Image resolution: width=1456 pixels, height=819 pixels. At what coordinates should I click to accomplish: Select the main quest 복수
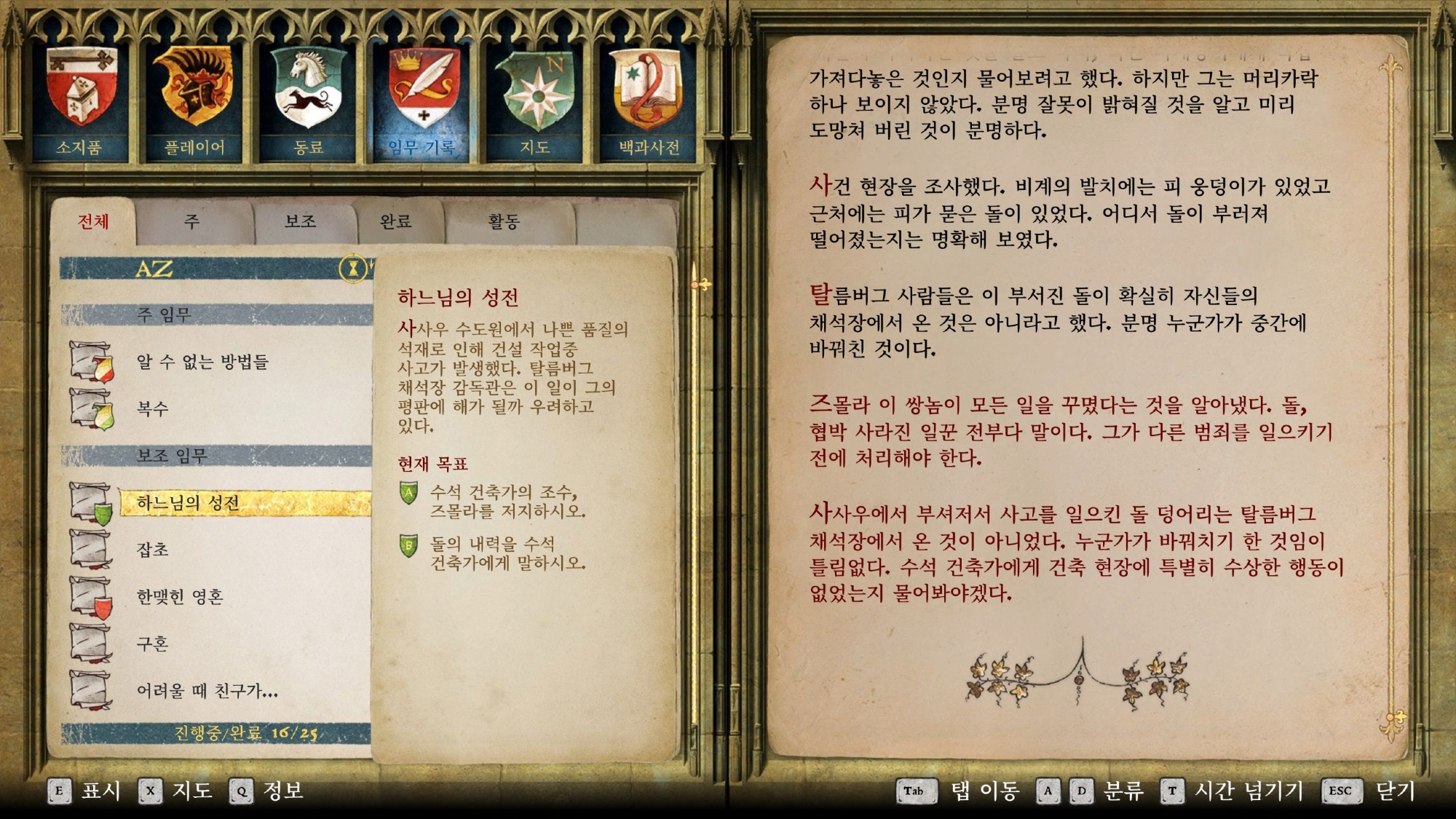(153, 408)
